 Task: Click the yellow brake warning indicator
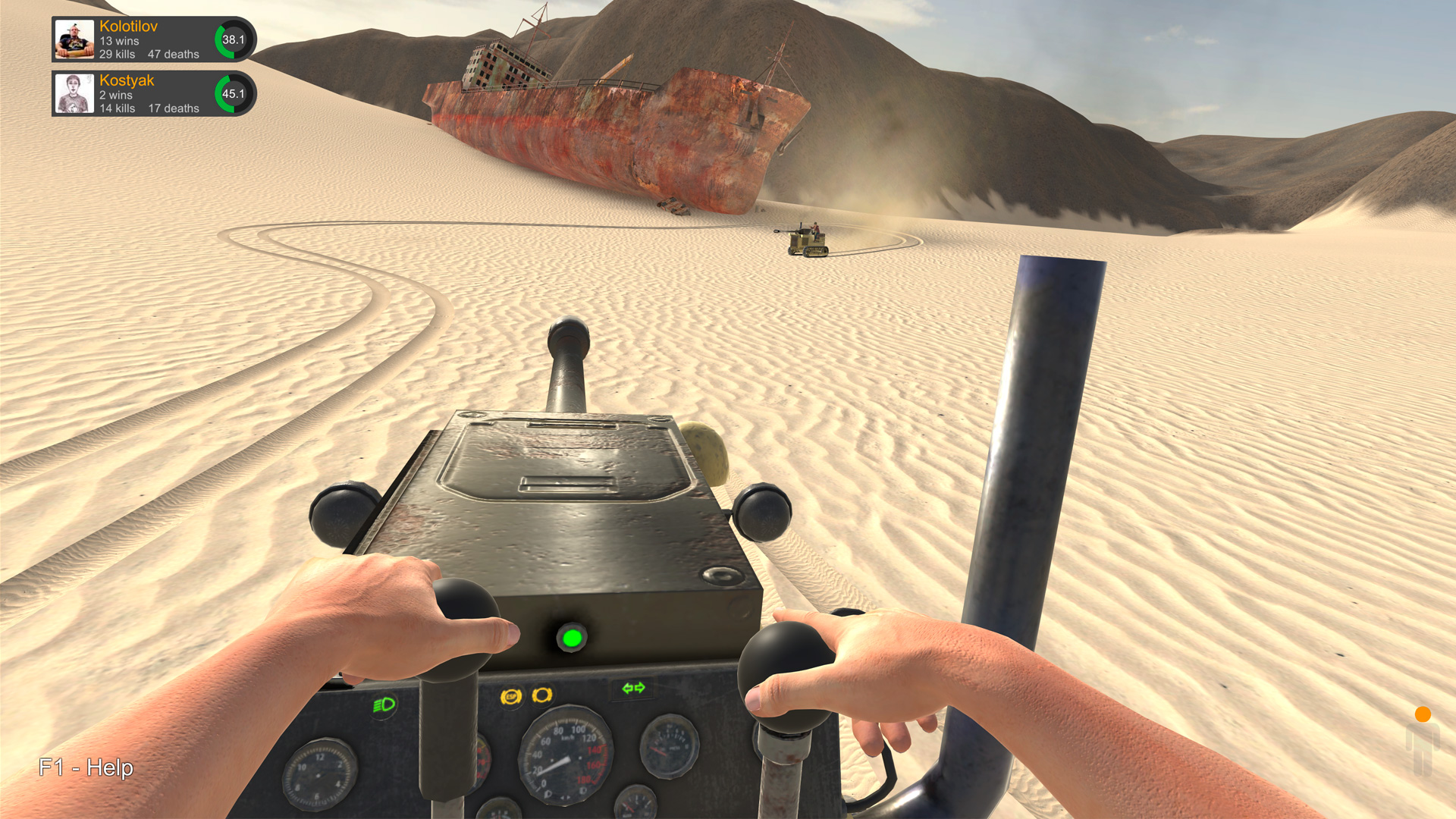point(542,696)
